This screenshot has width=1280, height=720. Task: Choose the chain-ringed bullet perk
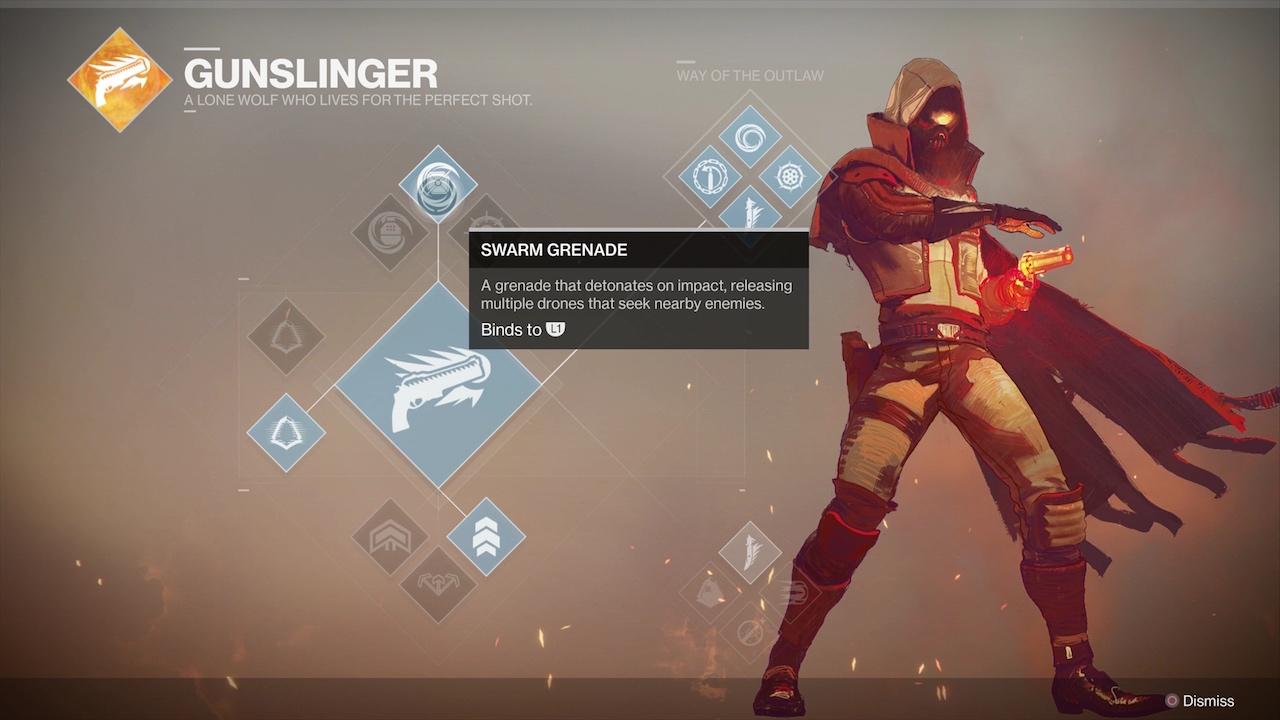coord(710,177)
